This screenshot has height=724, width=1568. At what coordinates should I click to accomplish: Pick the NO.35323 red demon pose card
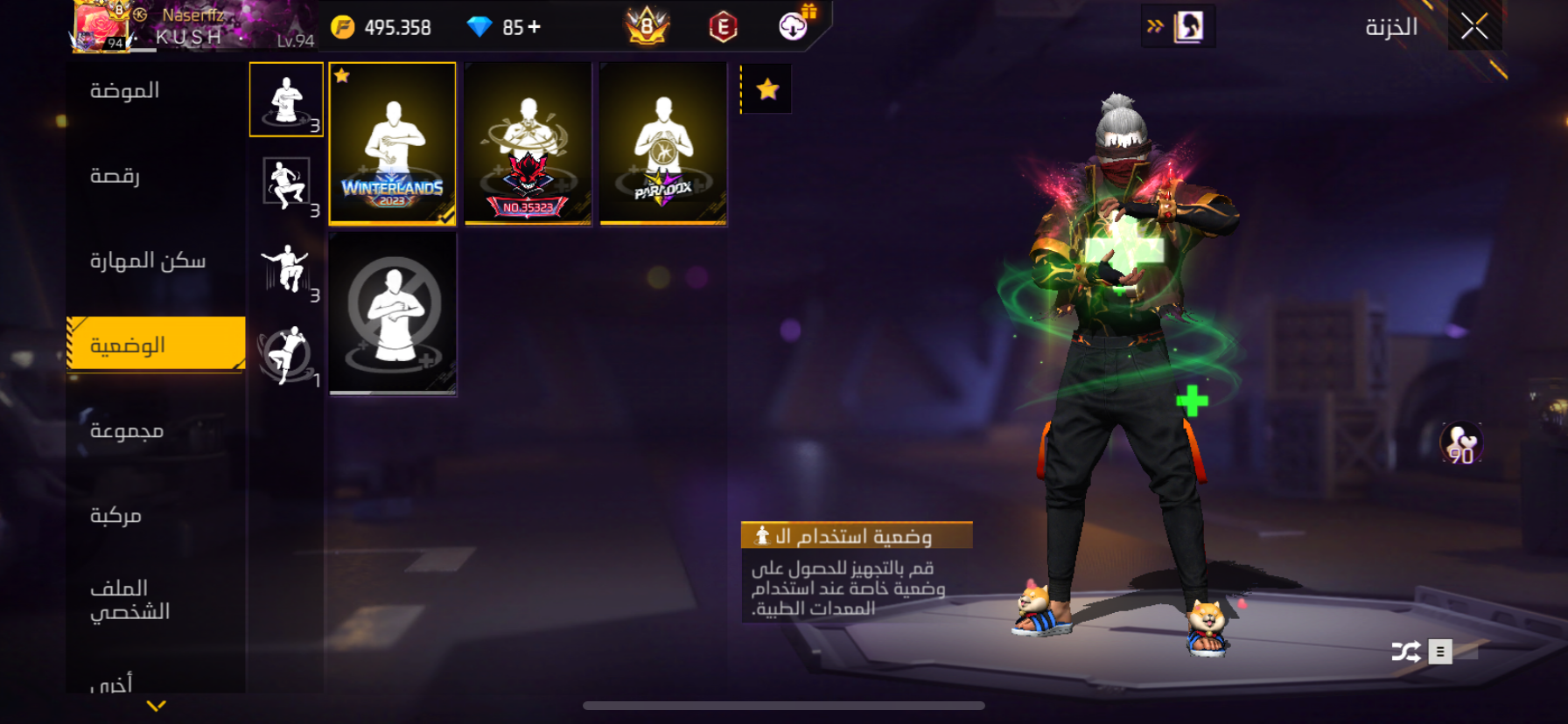coord(528,144)
